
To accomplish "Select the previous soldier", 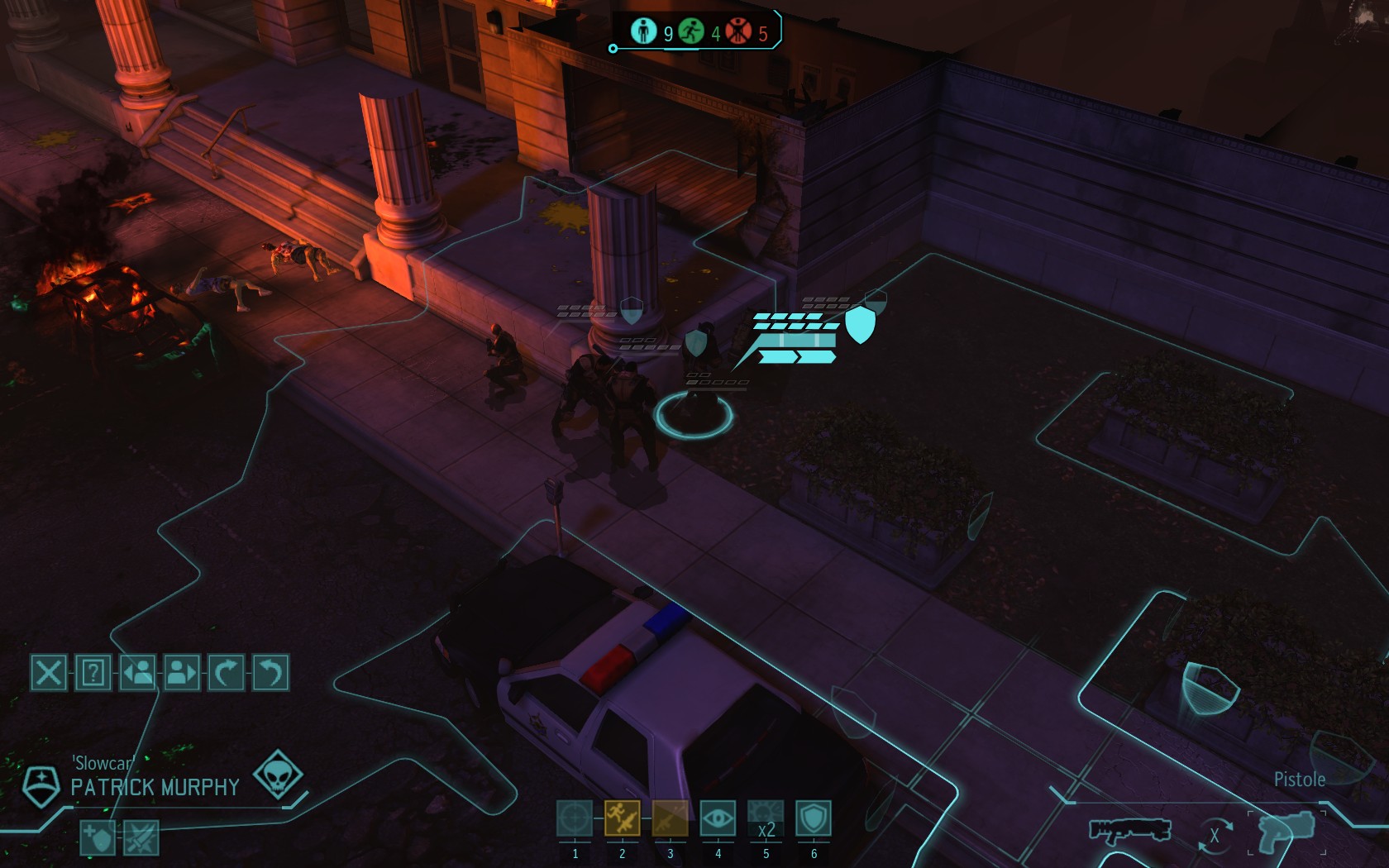I will (x=137, y=673).
